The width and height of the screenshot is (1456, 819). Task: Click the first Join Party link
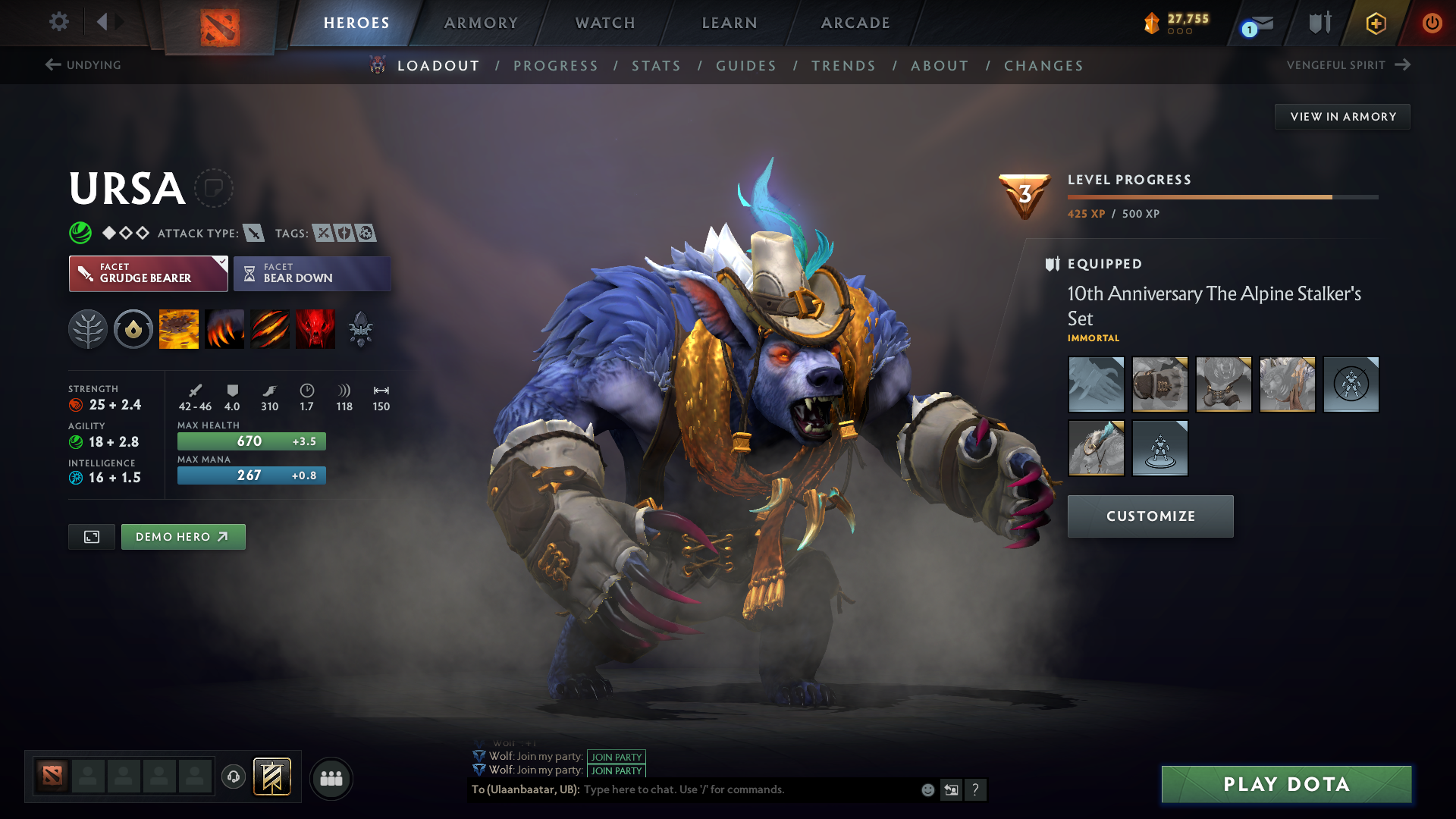pos(615,757)
